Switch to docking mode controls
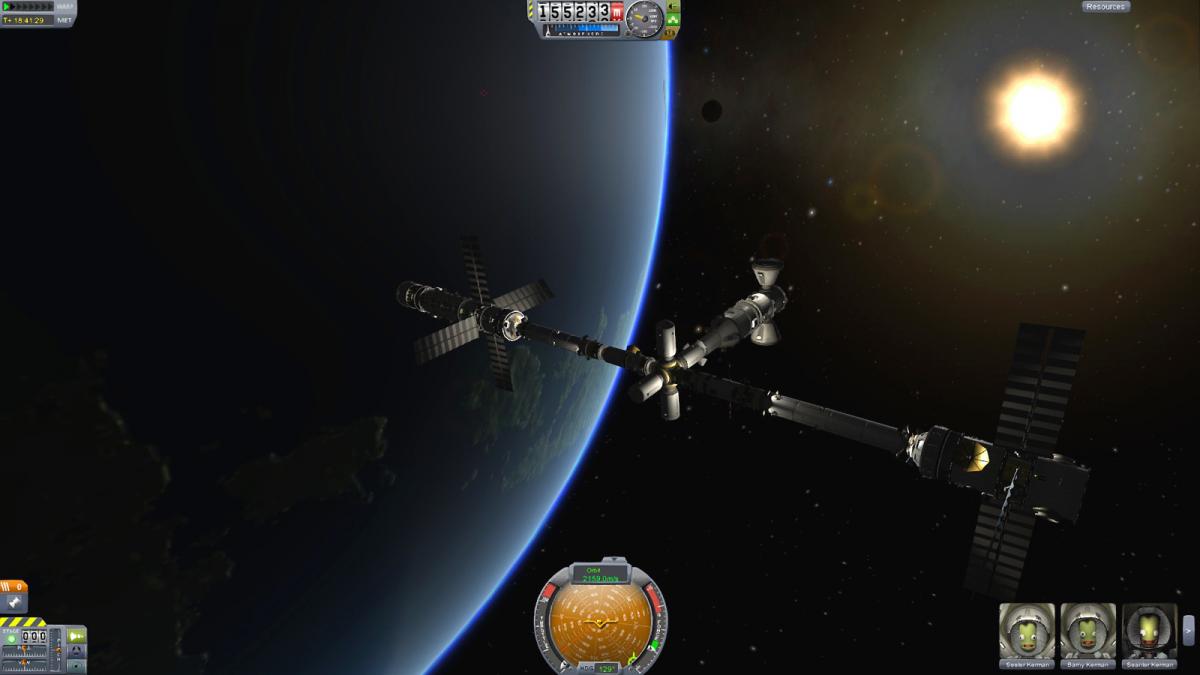 (76, 650)
